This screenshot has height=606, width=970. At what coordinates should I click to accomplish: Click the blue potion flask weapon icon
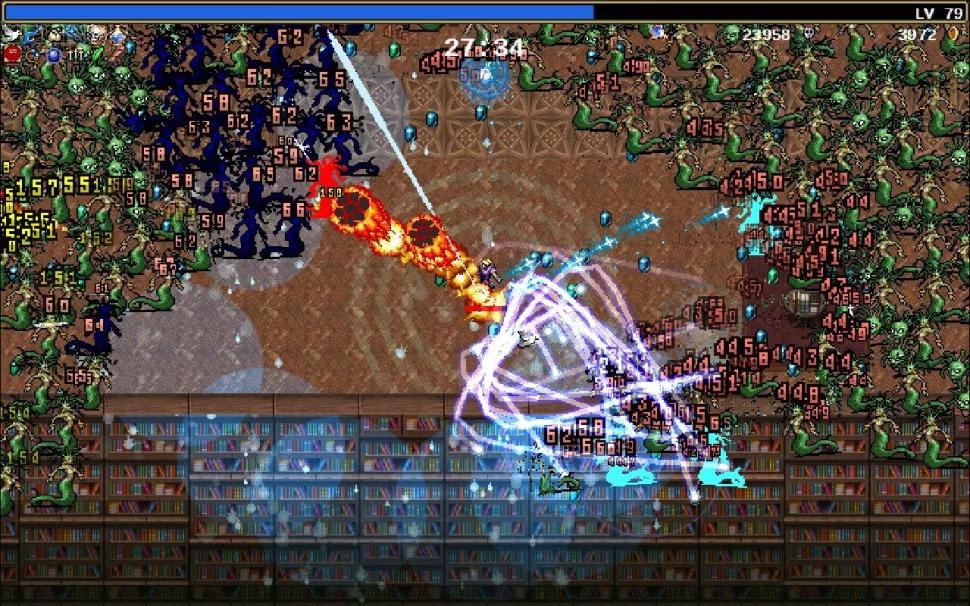click(x=117, y=37)
